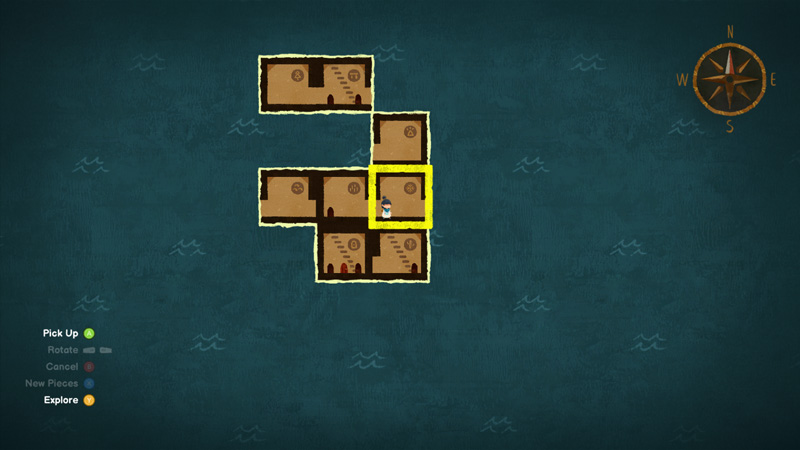Select the single-room piece north of the highlighted tile
Viewport: 800px width, 450px height.
coord(400,140)
